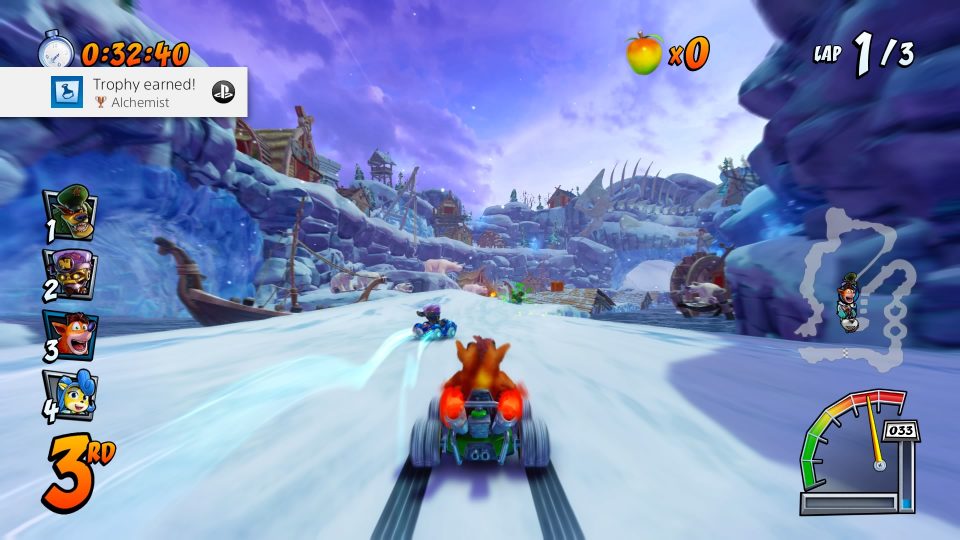Click the player marker on the minimap
The height and width of the screenshot is (540, 960).
851,299
